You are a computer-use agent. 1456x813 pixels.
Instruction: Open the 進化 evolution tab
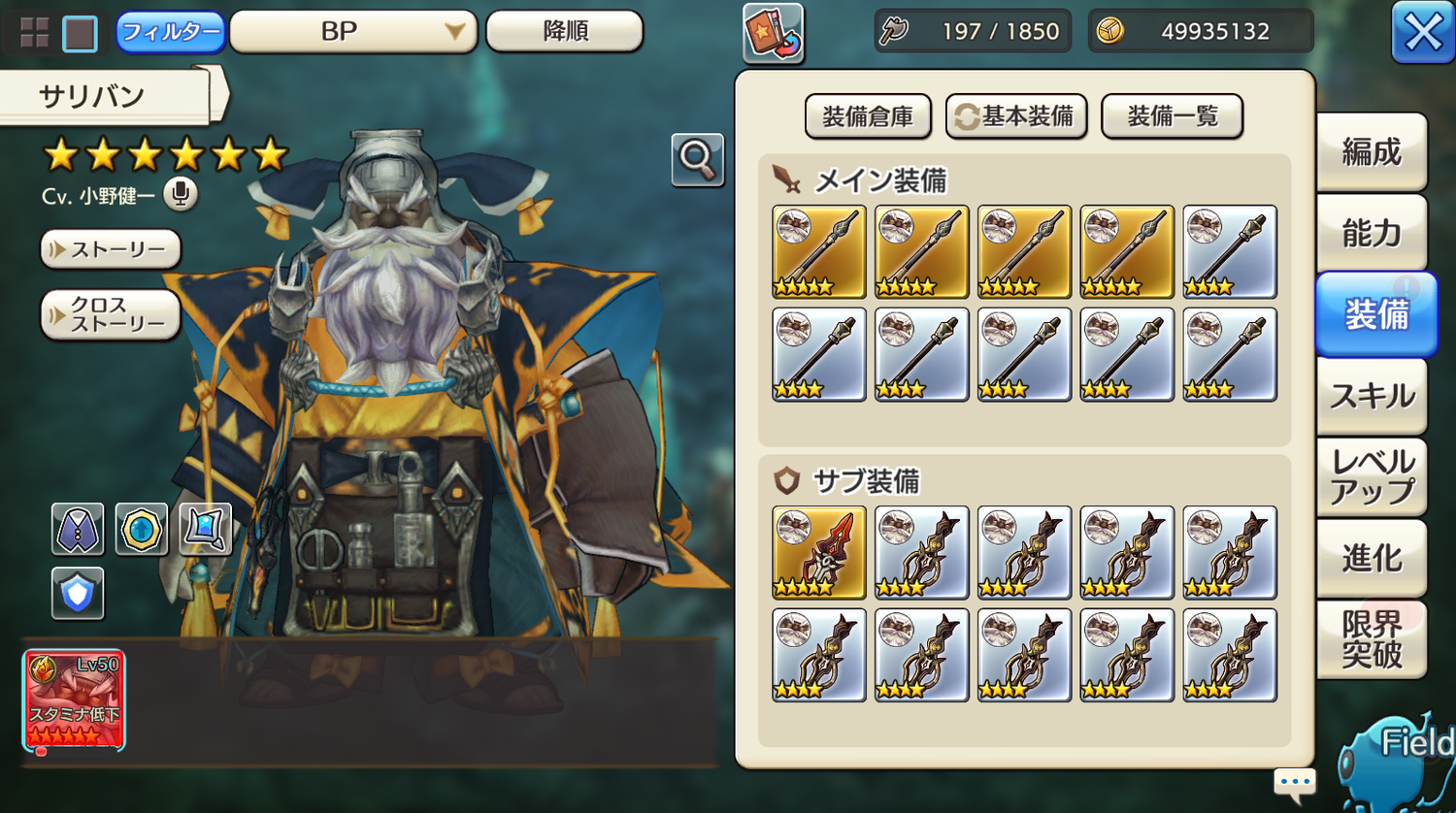click(1371, 558)
